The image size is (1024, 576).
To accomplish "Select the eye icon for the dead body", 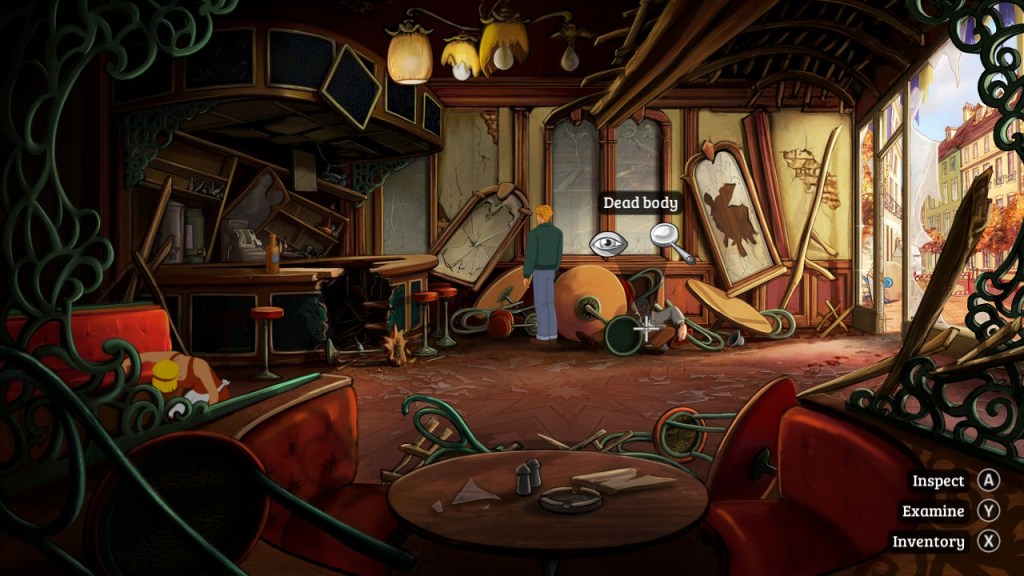I will [x=608, y=243].
